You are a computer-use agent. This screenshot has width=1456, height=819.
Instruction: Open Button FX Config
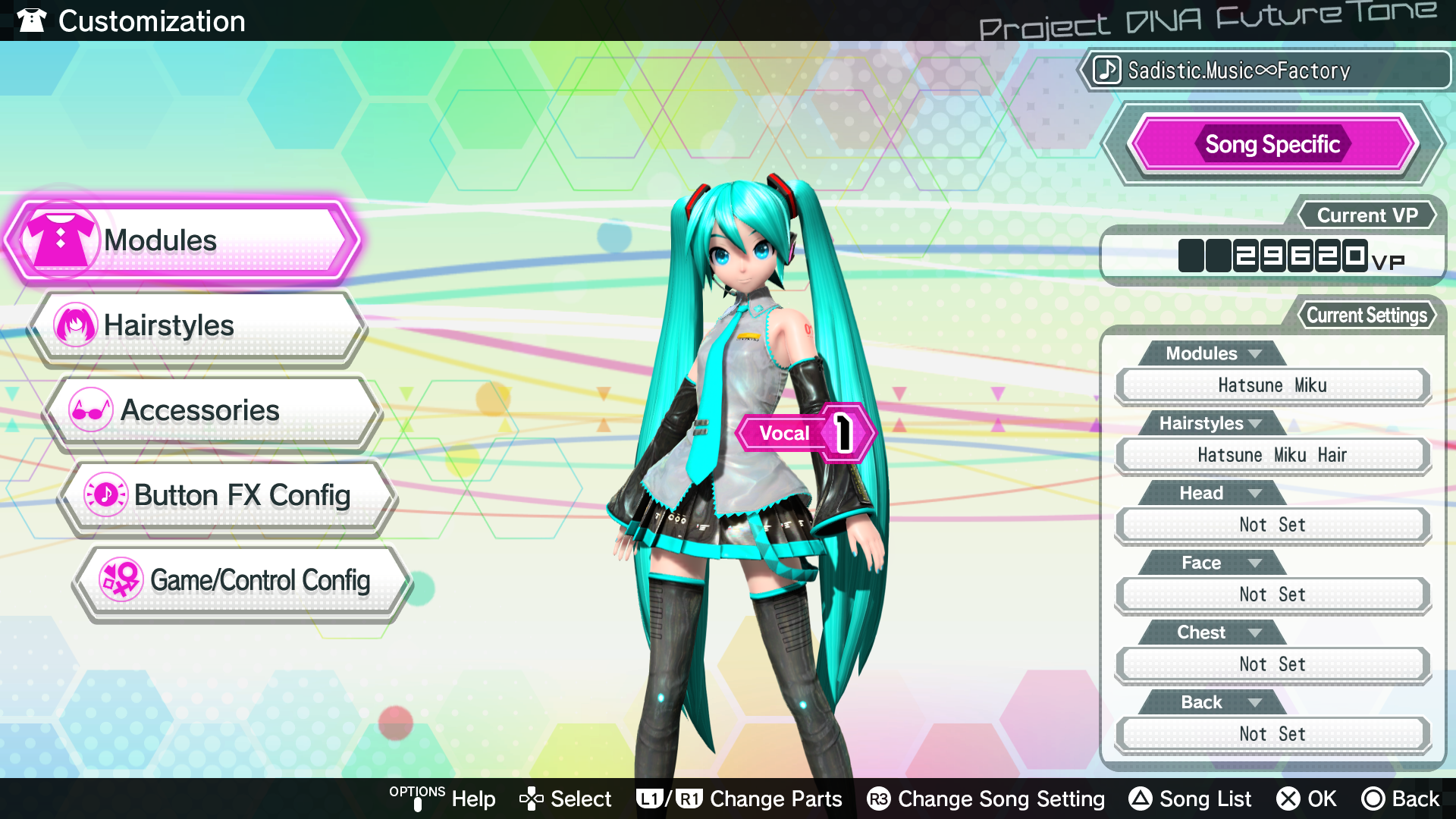[227, 496]
